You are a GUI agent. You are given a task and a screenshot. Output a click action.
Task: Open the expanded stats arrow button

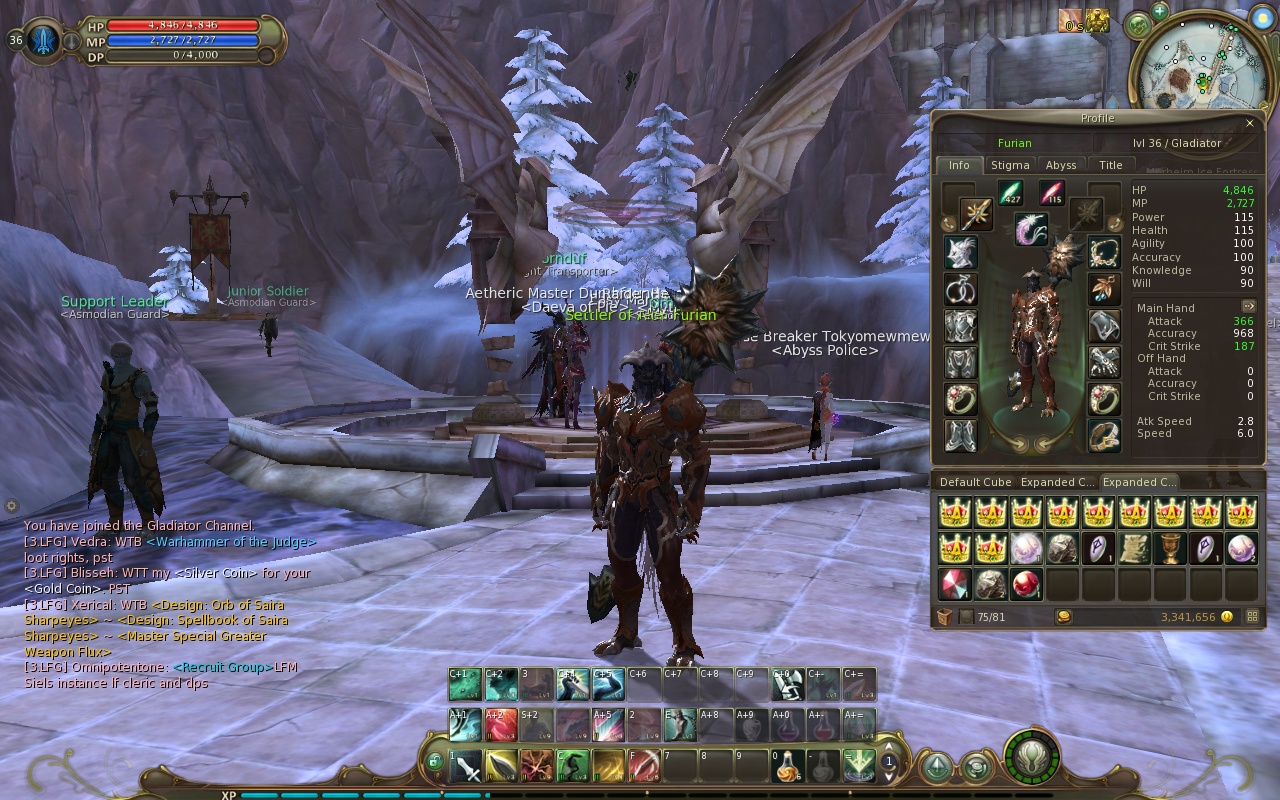(1249, 306)
